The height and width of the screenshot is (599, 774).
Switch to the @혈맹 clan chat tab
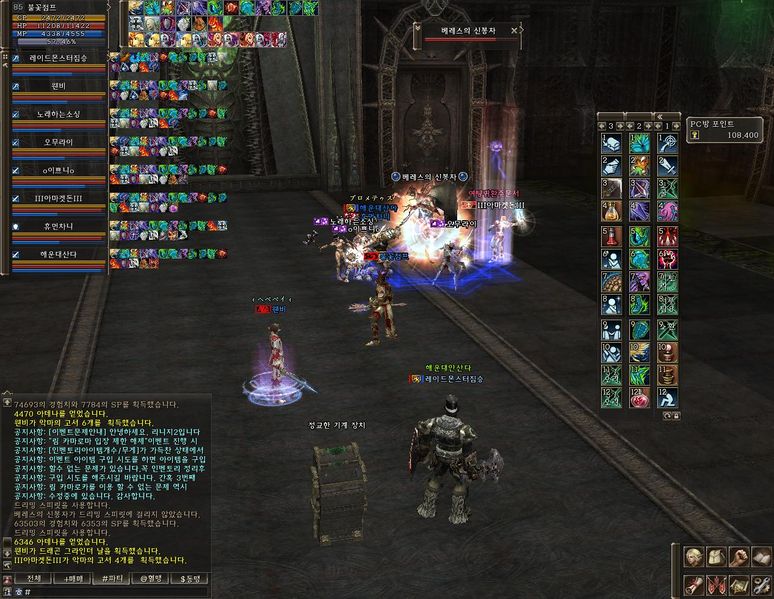pos(150,578)
